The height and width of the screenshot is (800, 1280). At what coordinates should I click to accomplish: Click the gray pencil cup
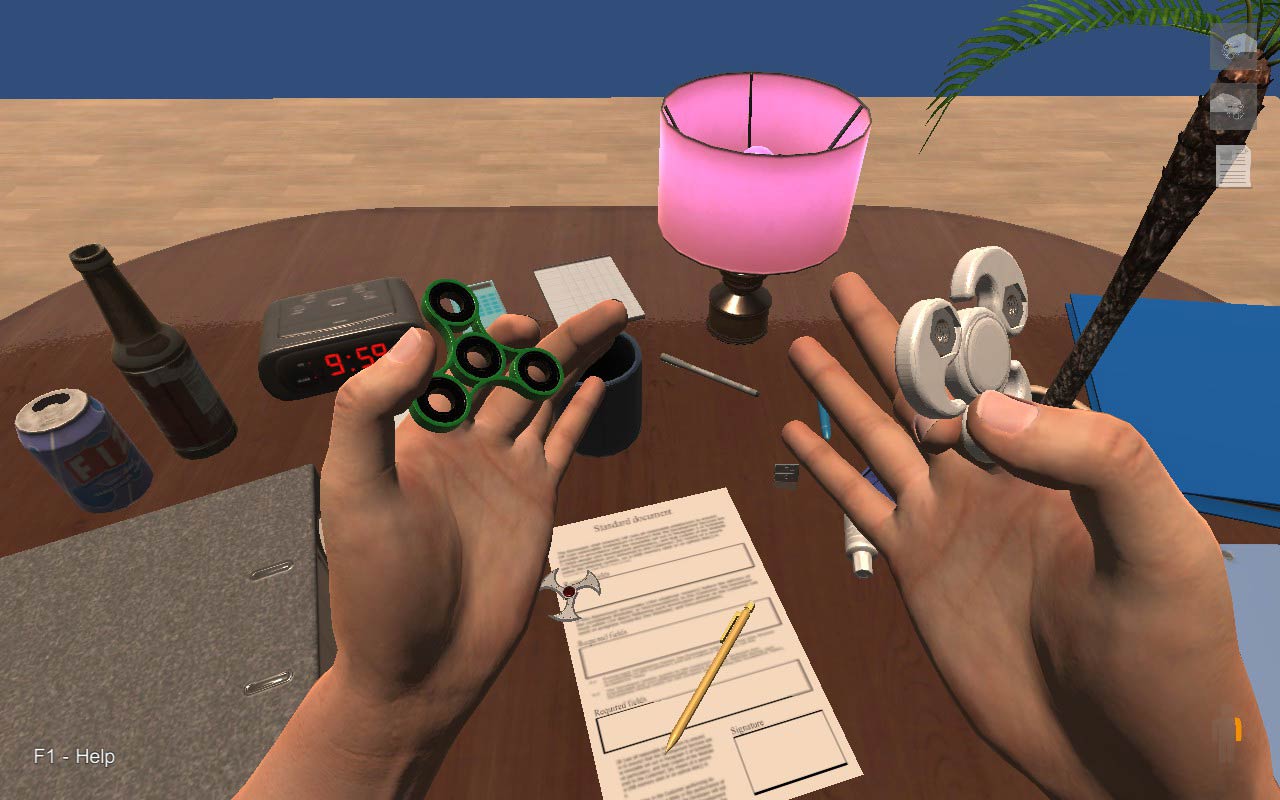[x=612, y=400]
